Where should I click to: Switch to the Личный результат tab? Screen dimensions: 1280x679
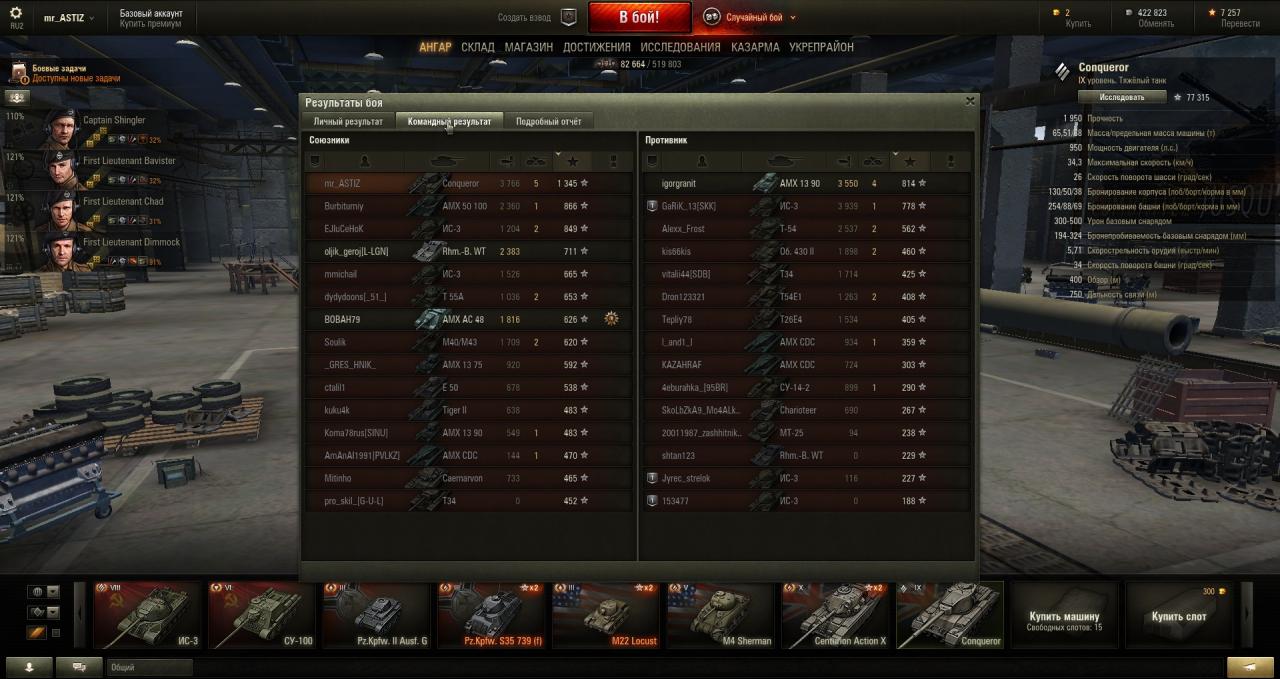point(348,121)
